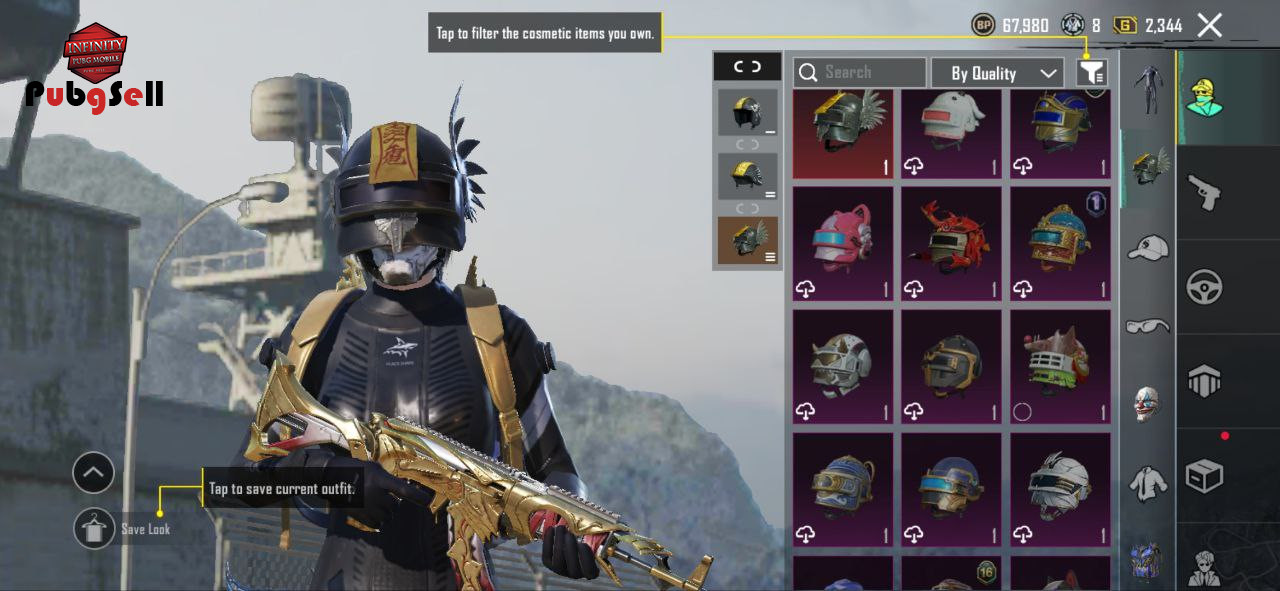Save the current outfit with Save Look

click(x=95, y=528)
